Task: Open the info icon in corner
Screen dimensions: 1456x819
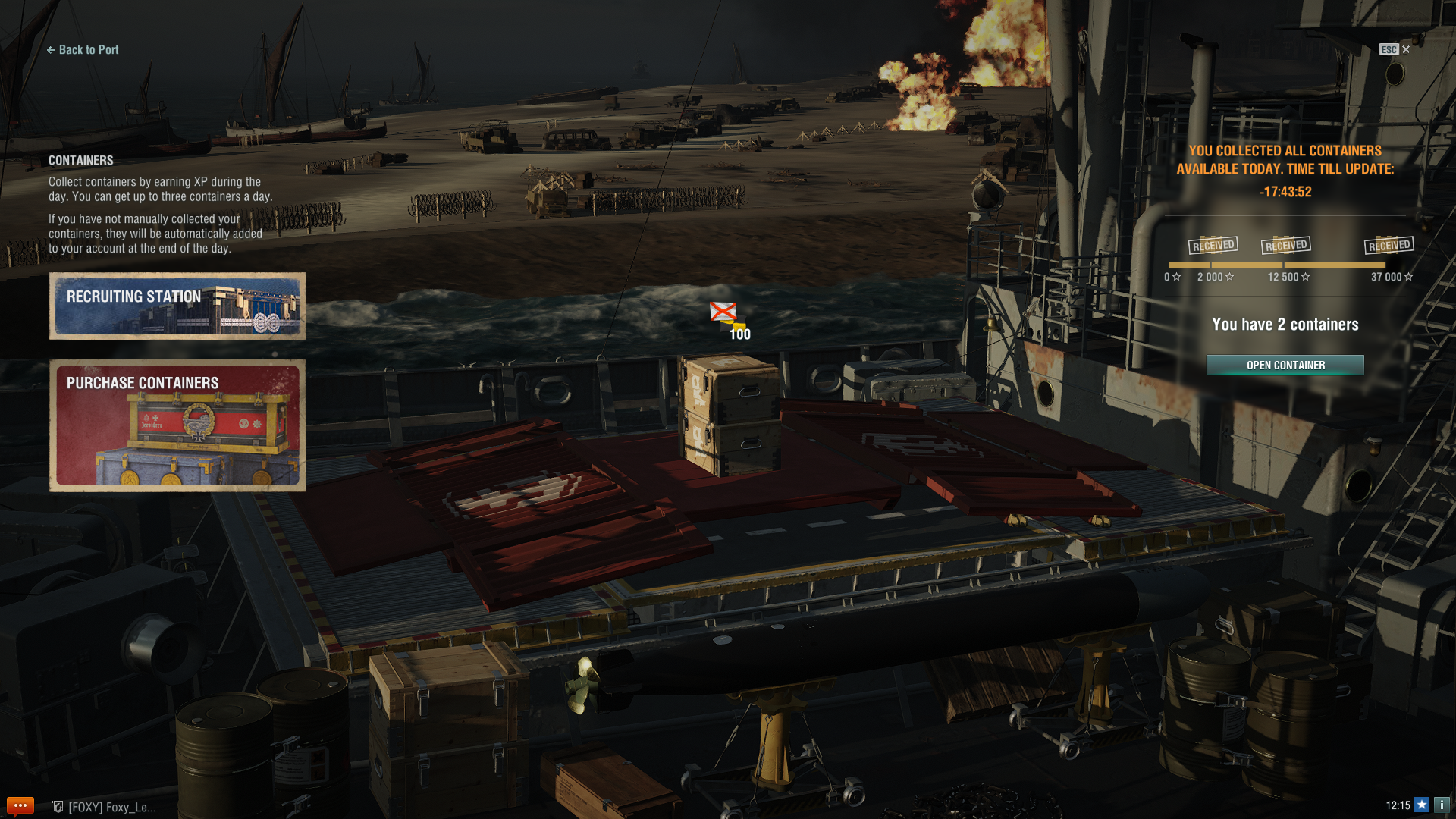Action: [x=1442, y=805]
